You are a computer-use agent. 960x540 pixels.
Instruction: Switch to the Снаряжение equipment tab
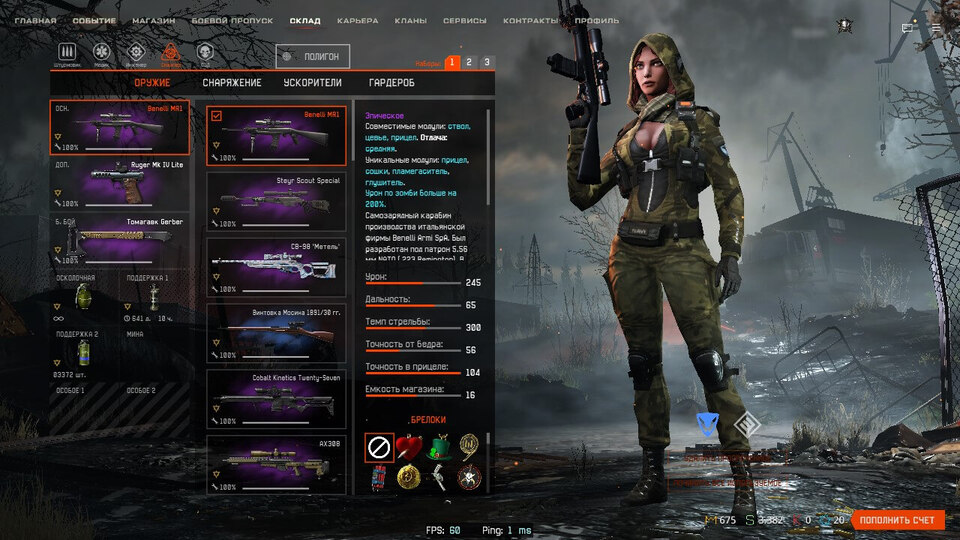tap(231, 83)
